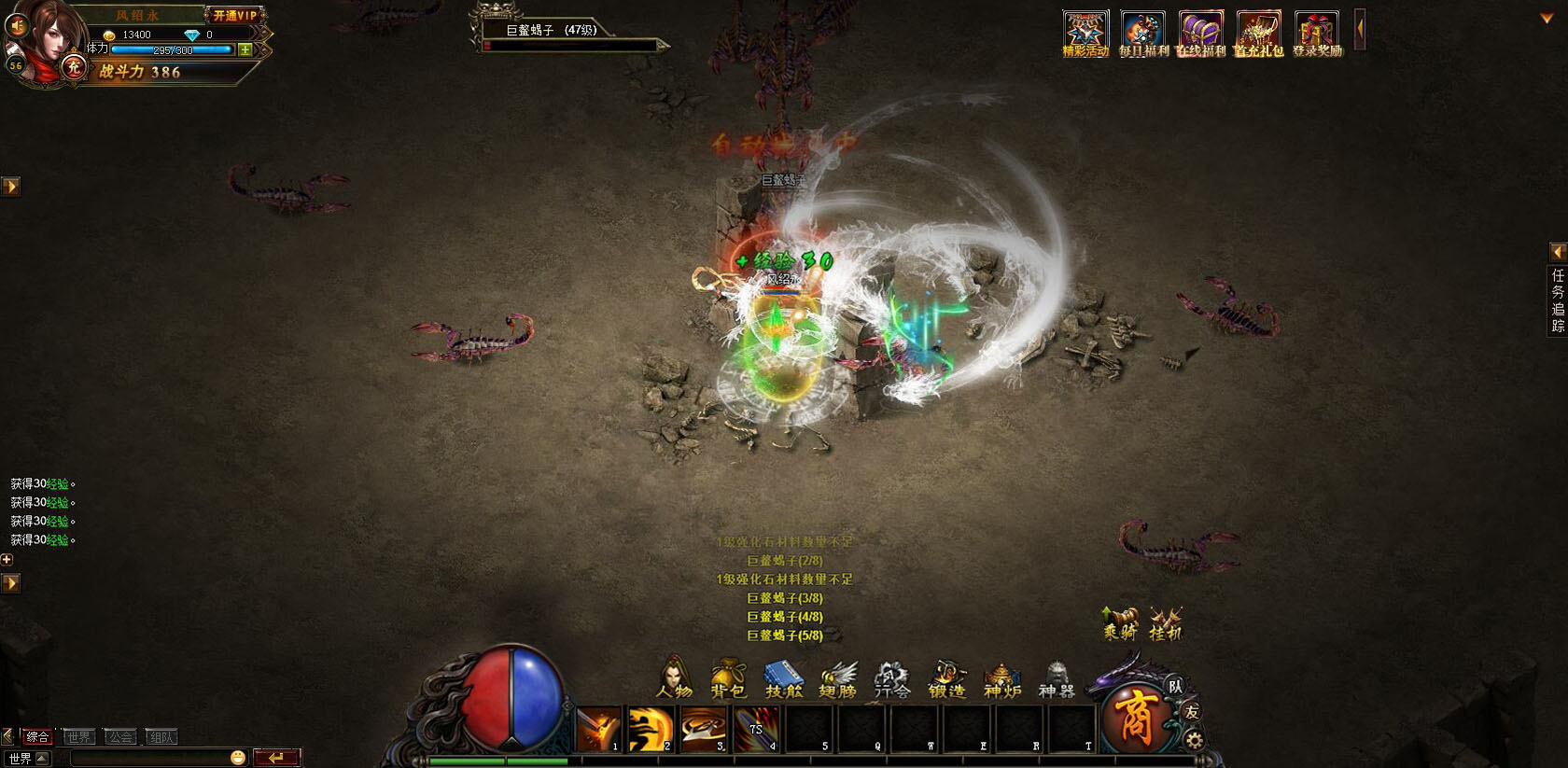This screenshot has height=768, width=1568.
Task: Open the 锻造 forging menu
Action: [946, 678]
